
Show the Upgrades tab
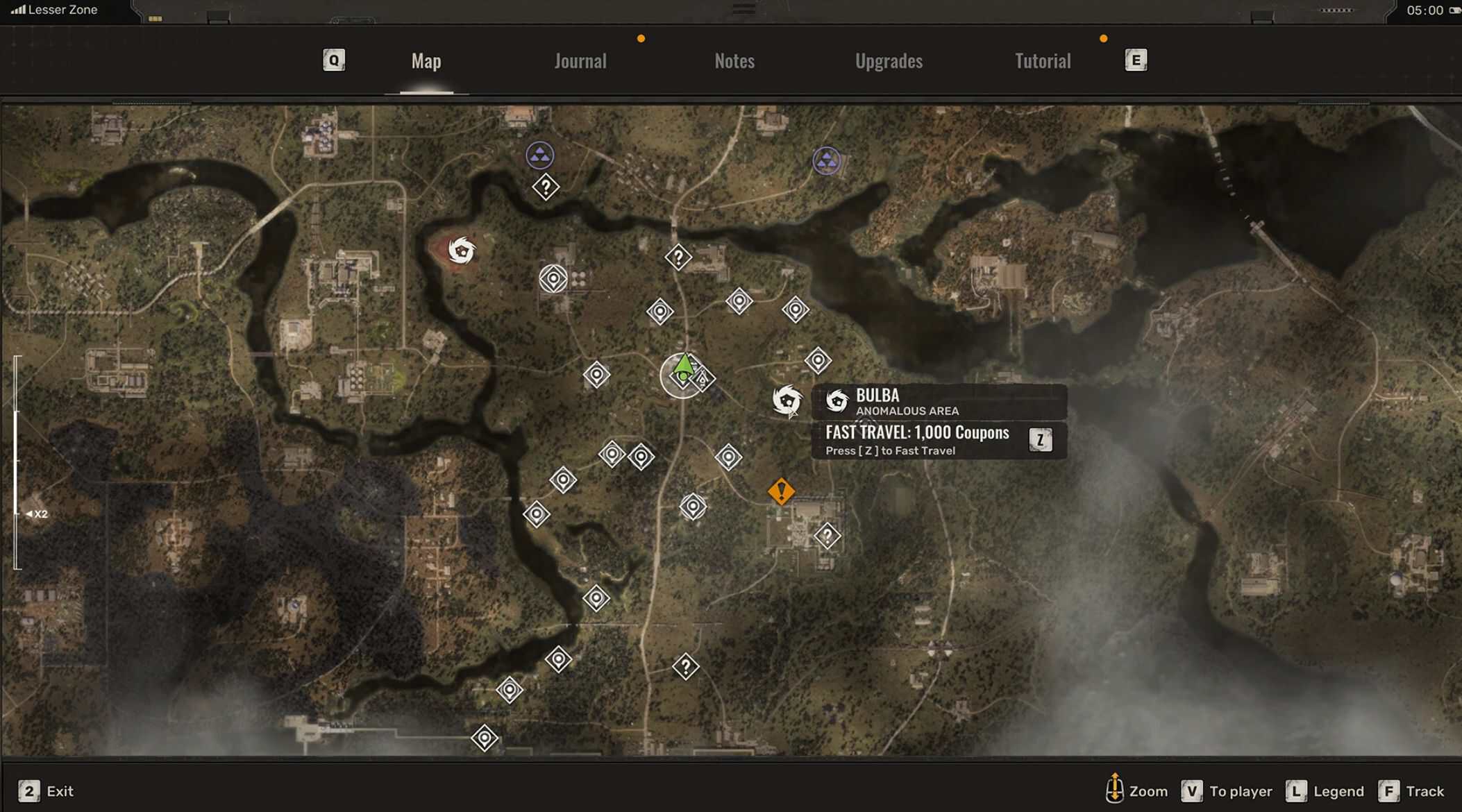889,61
